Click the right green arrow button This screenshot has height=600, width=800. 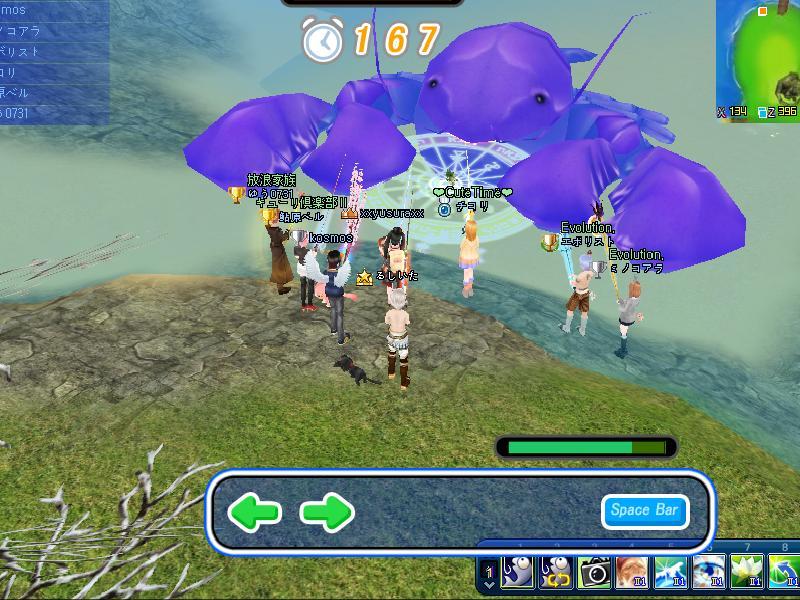(x=328, y=513)
